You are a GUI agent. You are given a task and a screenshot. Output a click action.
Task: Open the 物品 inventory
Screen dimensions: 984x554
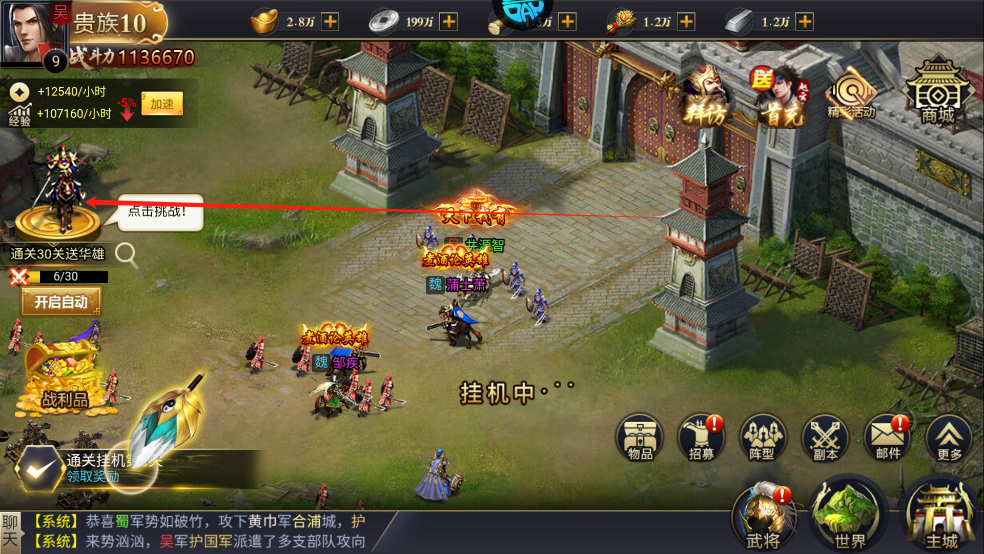pyautogui.click(x=640, y=438)
